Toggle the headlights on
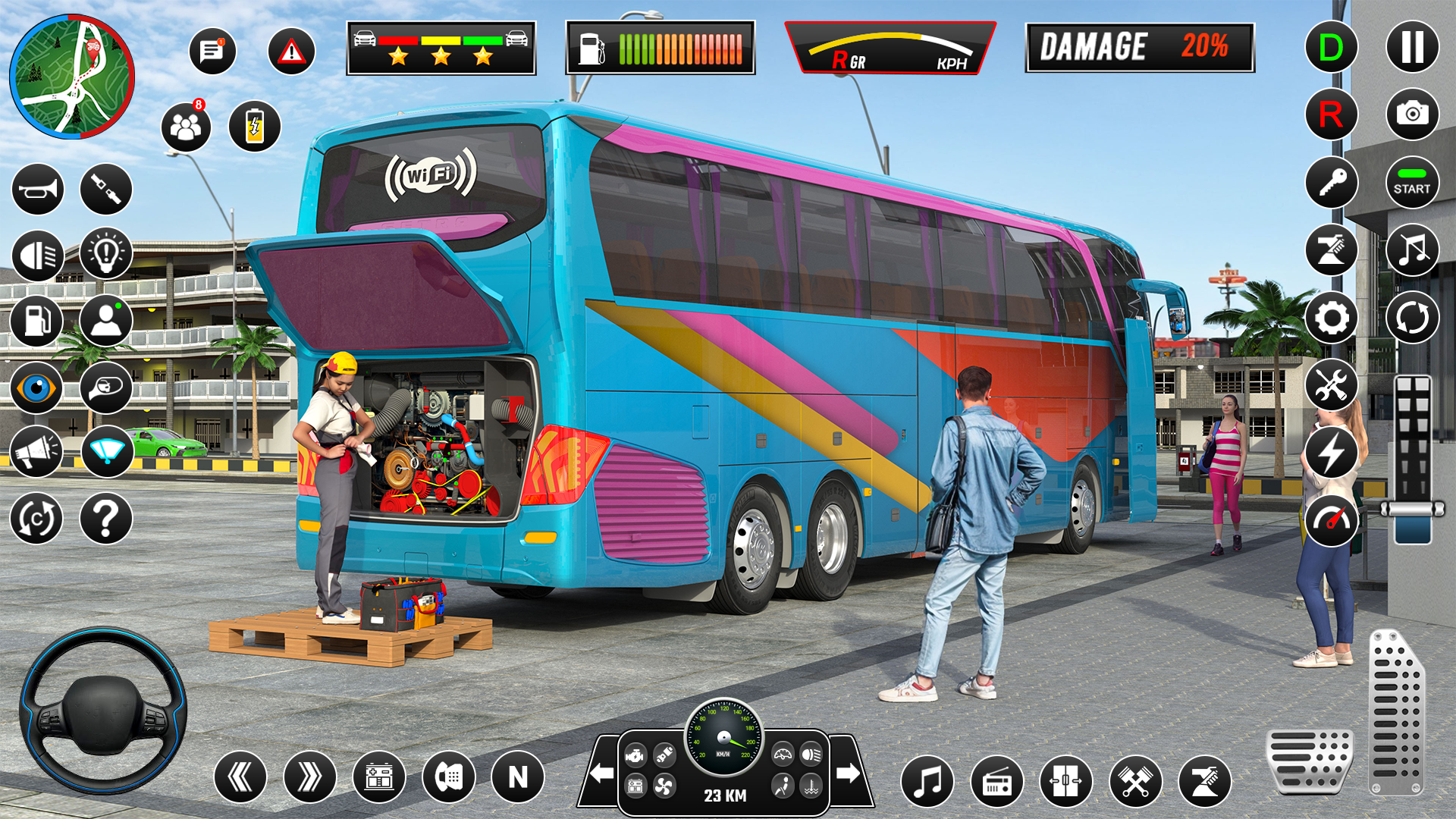This screenshot has height=819, width=1456. pyautogui.click(x=39, y=256)
